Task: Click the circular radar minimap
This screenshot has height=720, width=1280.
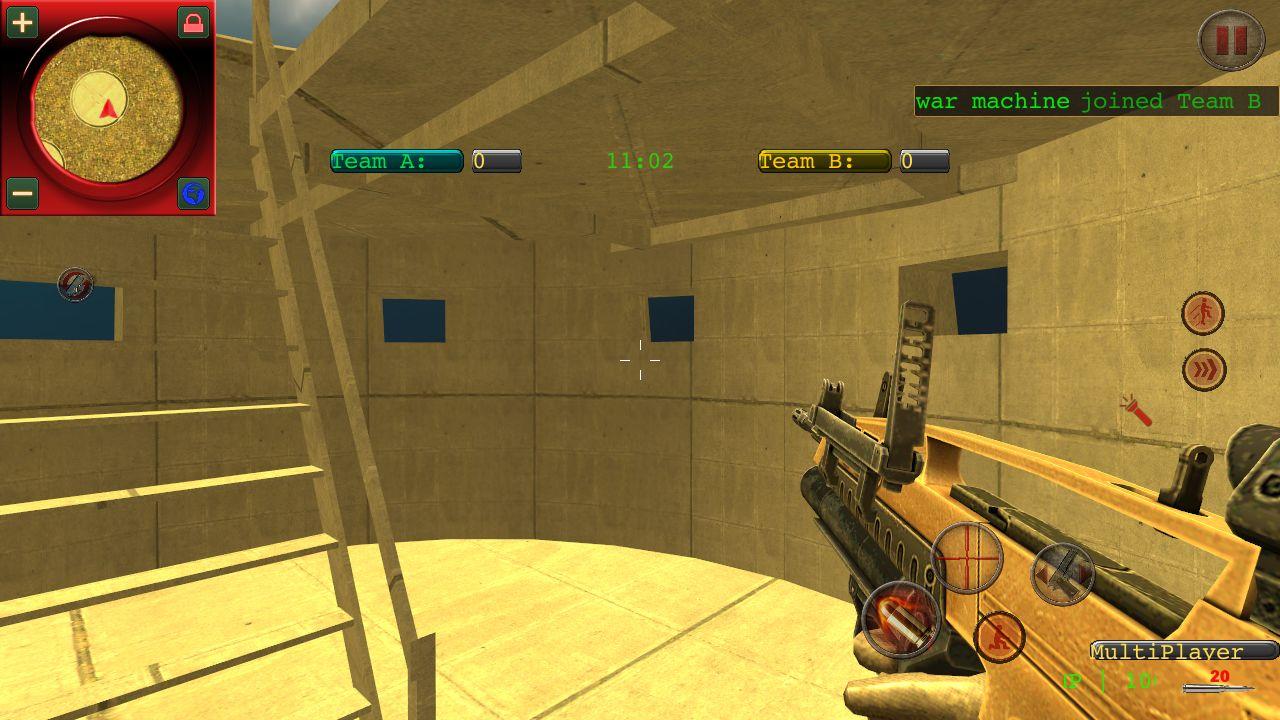Action: (x=107, y=107)
